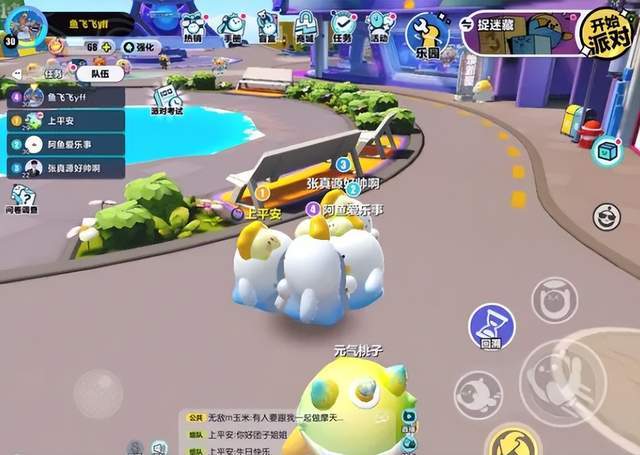The image size is (640, 455).
Task: Open the 活动 events icon
Action: pos(378,25)
